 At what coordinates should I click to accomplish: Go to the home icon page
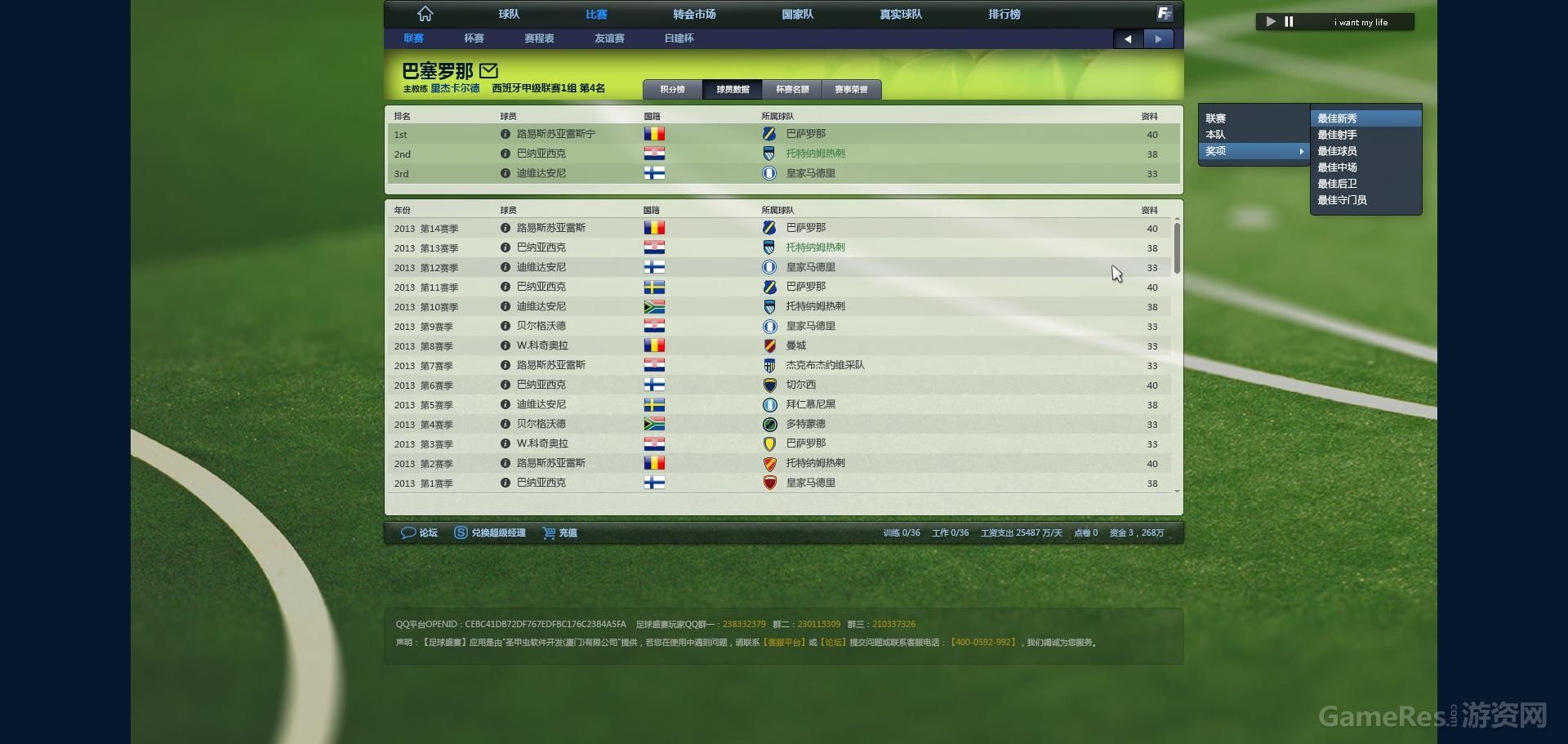425,14
